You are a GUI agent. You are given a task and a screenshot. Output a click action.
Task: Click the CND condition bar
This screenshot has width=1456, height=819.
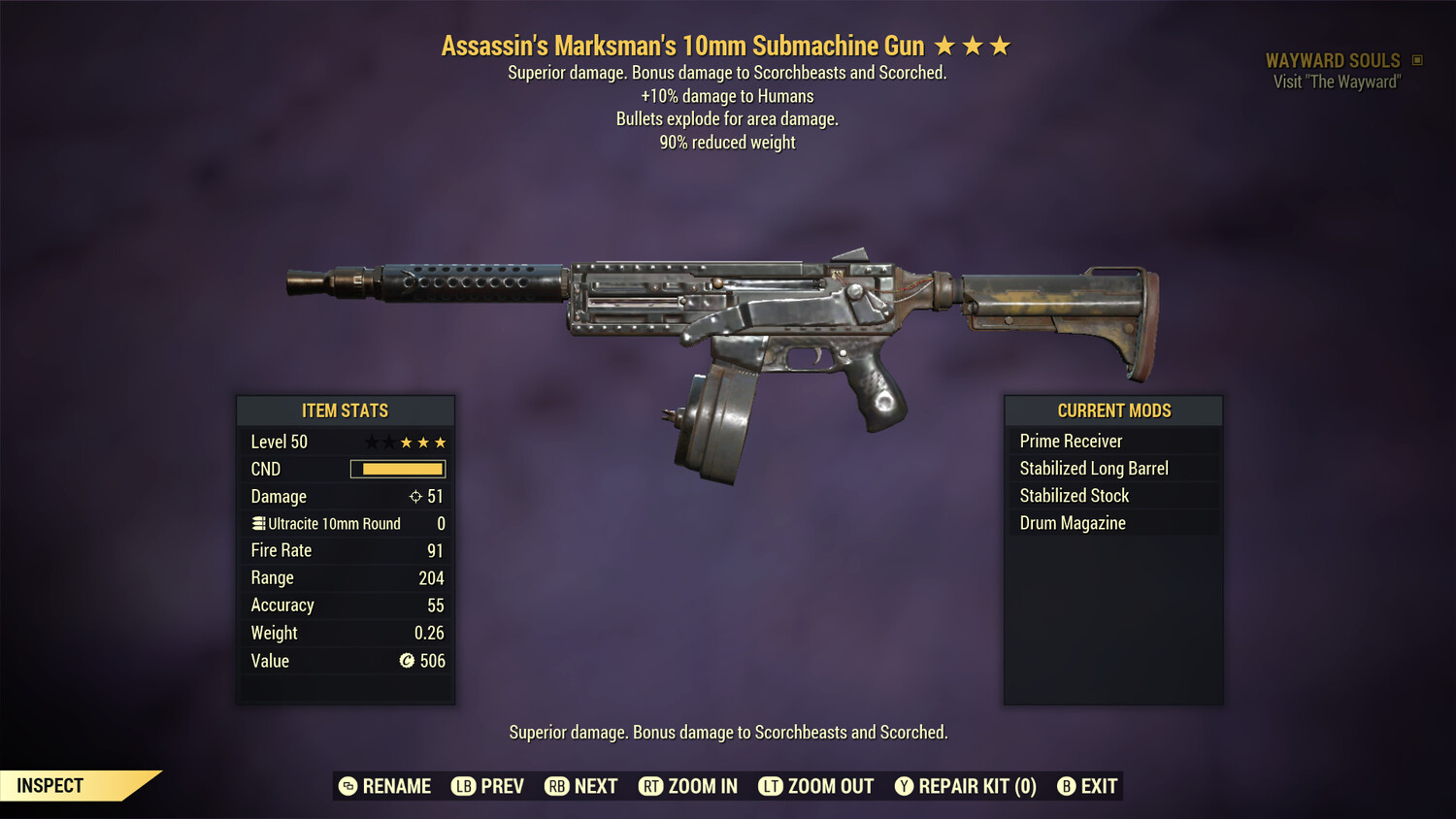point(398,469)
